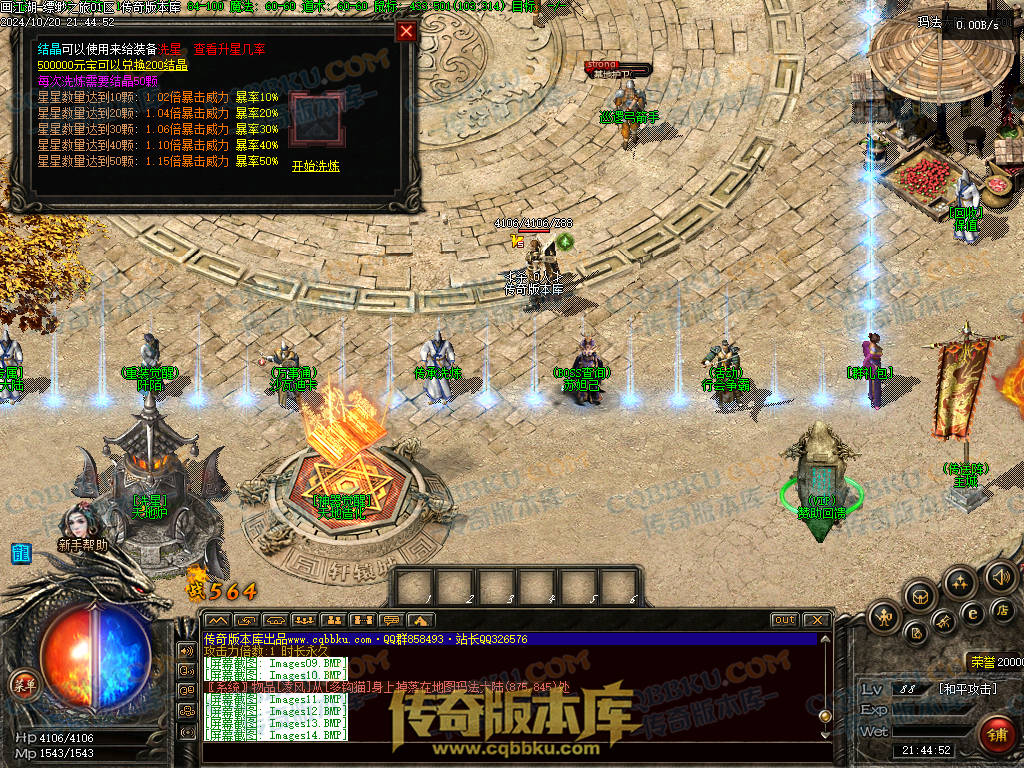The height and width of the screenshot is (768, 1024).
Task: Click the round 'e' button
Action: point(971,613)
